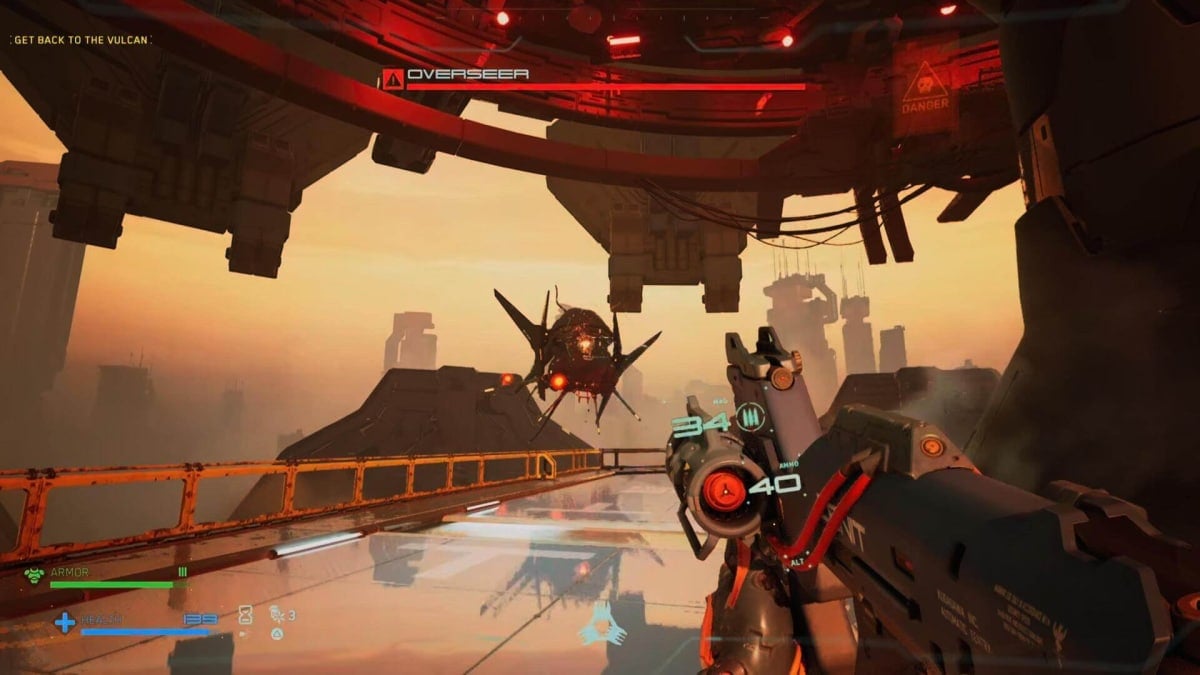Click the green armor vest icon

[x=35, y=575]
